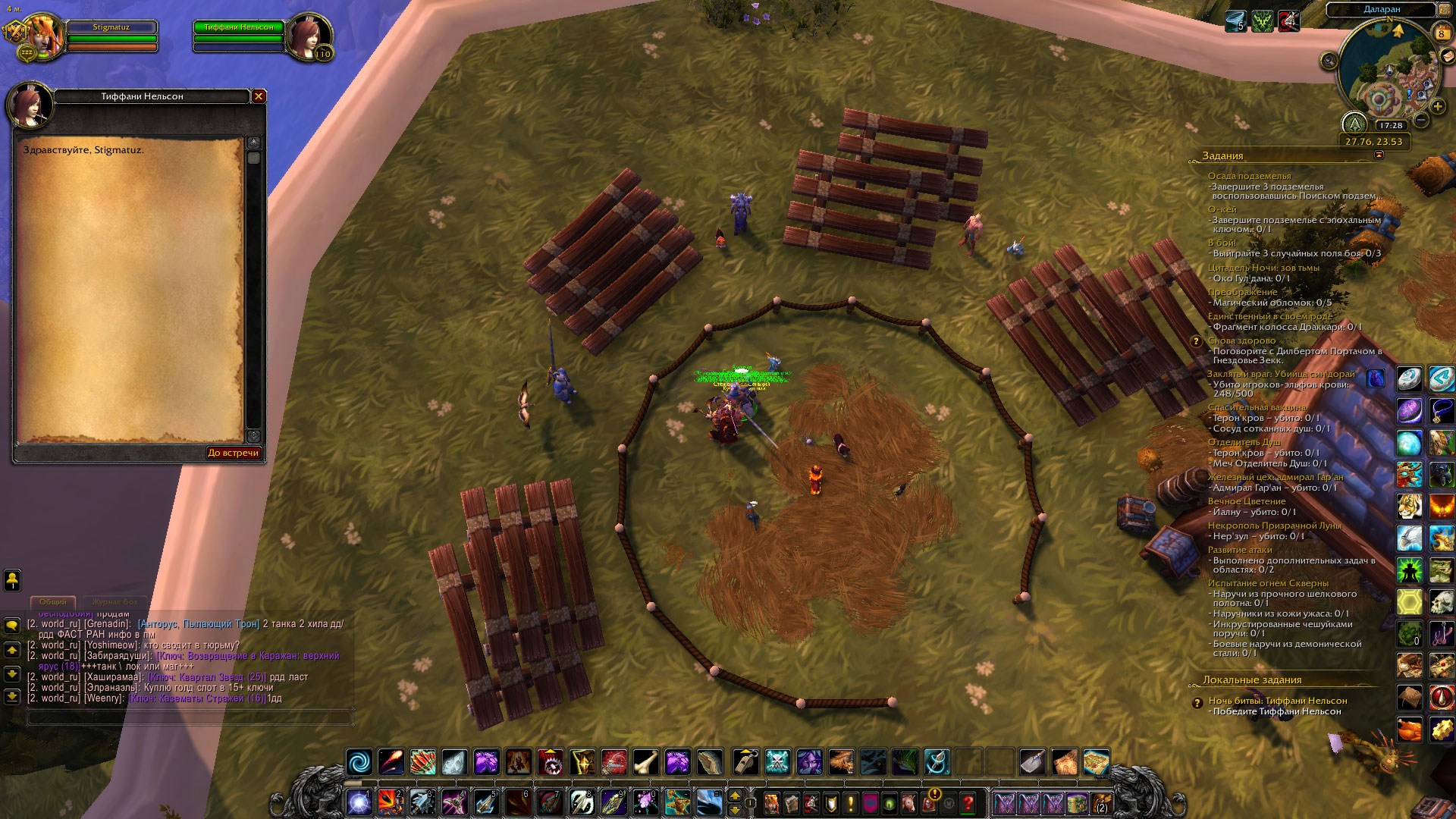Close the Тиффани Нельсон dialogue window
The width and height of the screenshot is (1456, 819).
pos(259,96)
